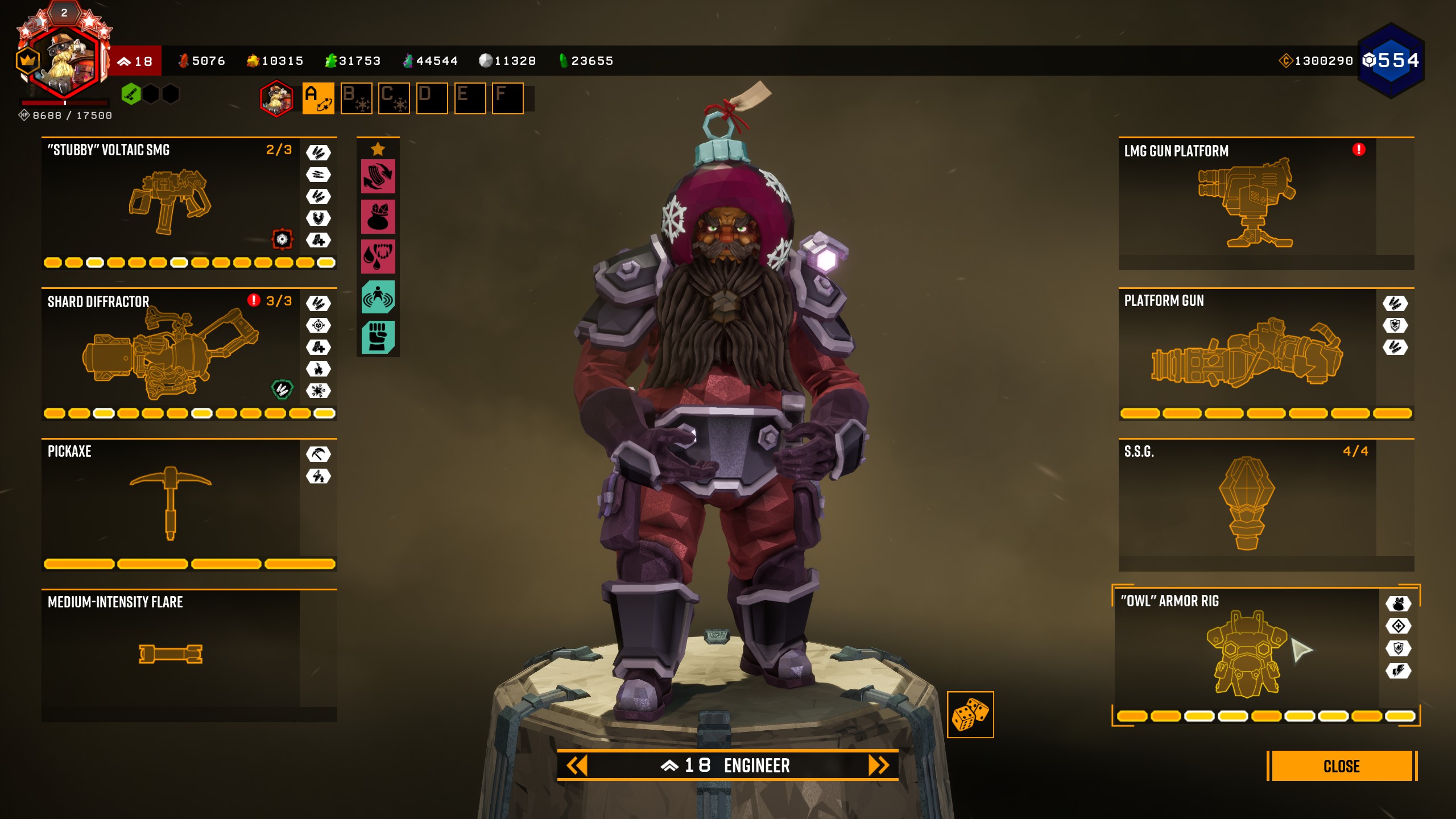Image resolution: width=1456 pixels, height=819 pixels.
Task: Choose the Medium-Intensity Flare panel
Action: point(171,654)
